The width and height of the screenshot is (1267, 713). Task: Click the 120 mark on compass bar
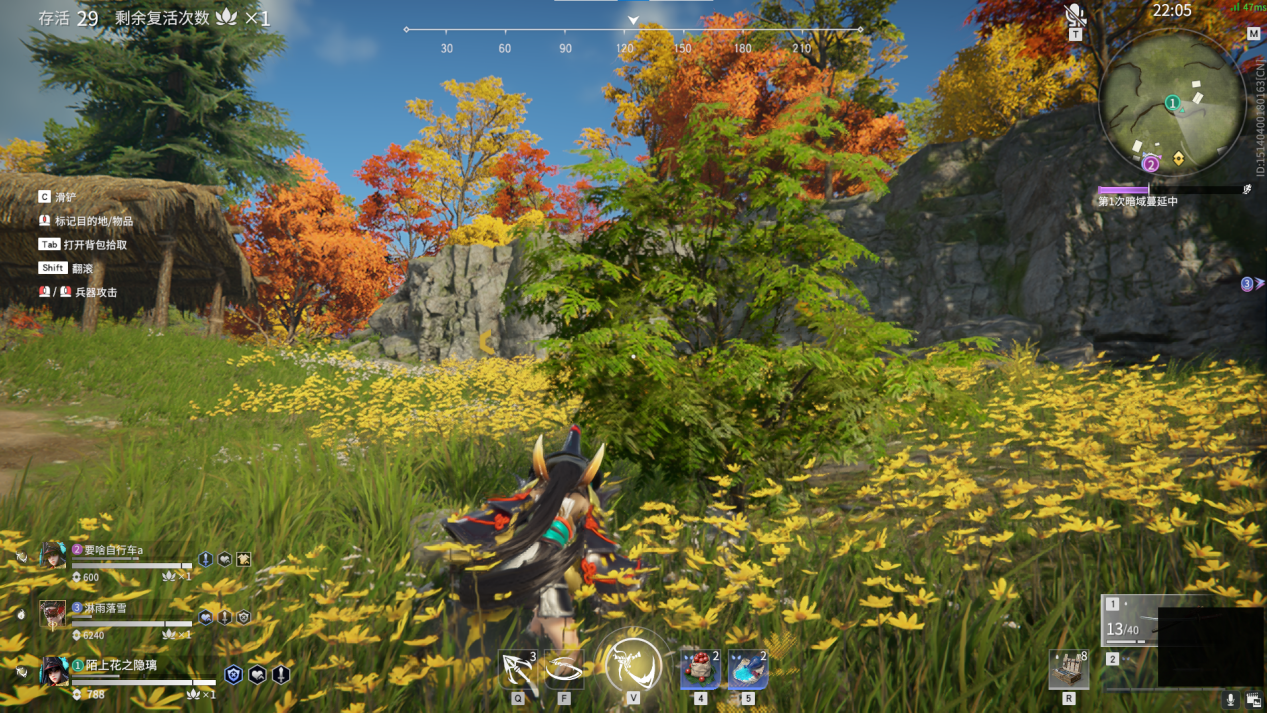[x=625, y=48]
